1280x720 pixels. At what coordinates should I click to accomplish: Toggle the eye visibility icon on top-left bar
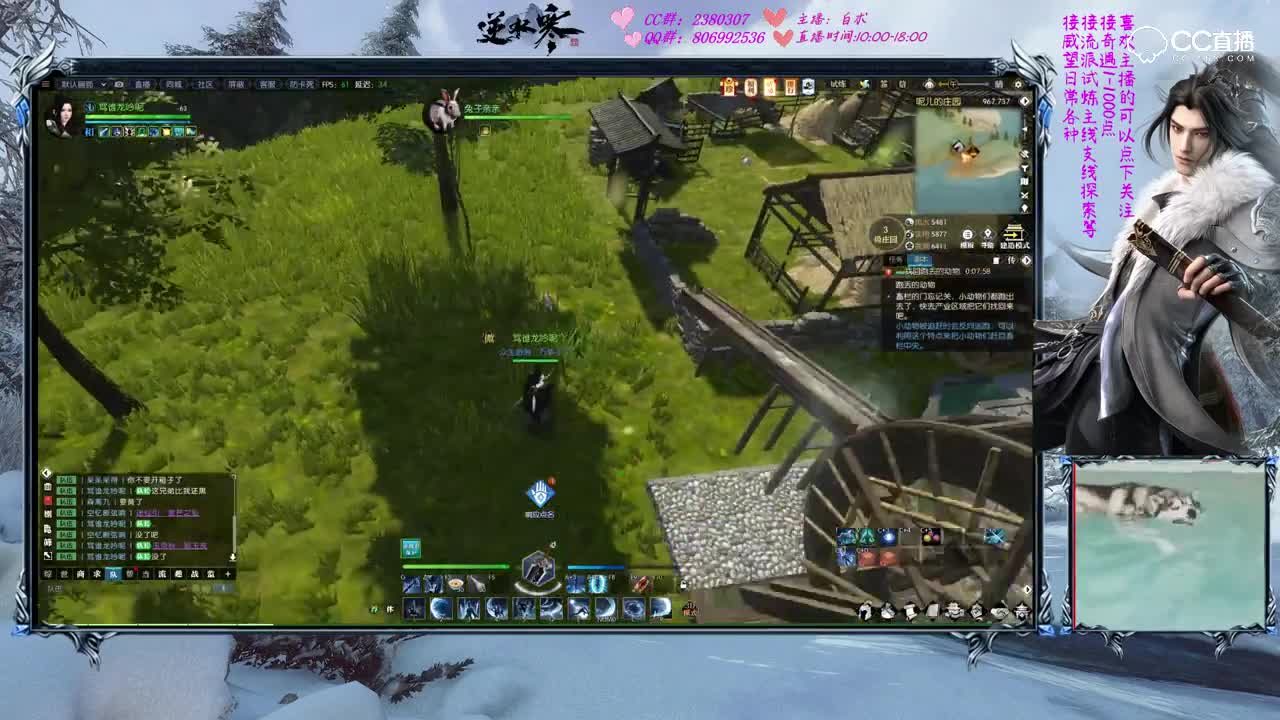(118, 84)
